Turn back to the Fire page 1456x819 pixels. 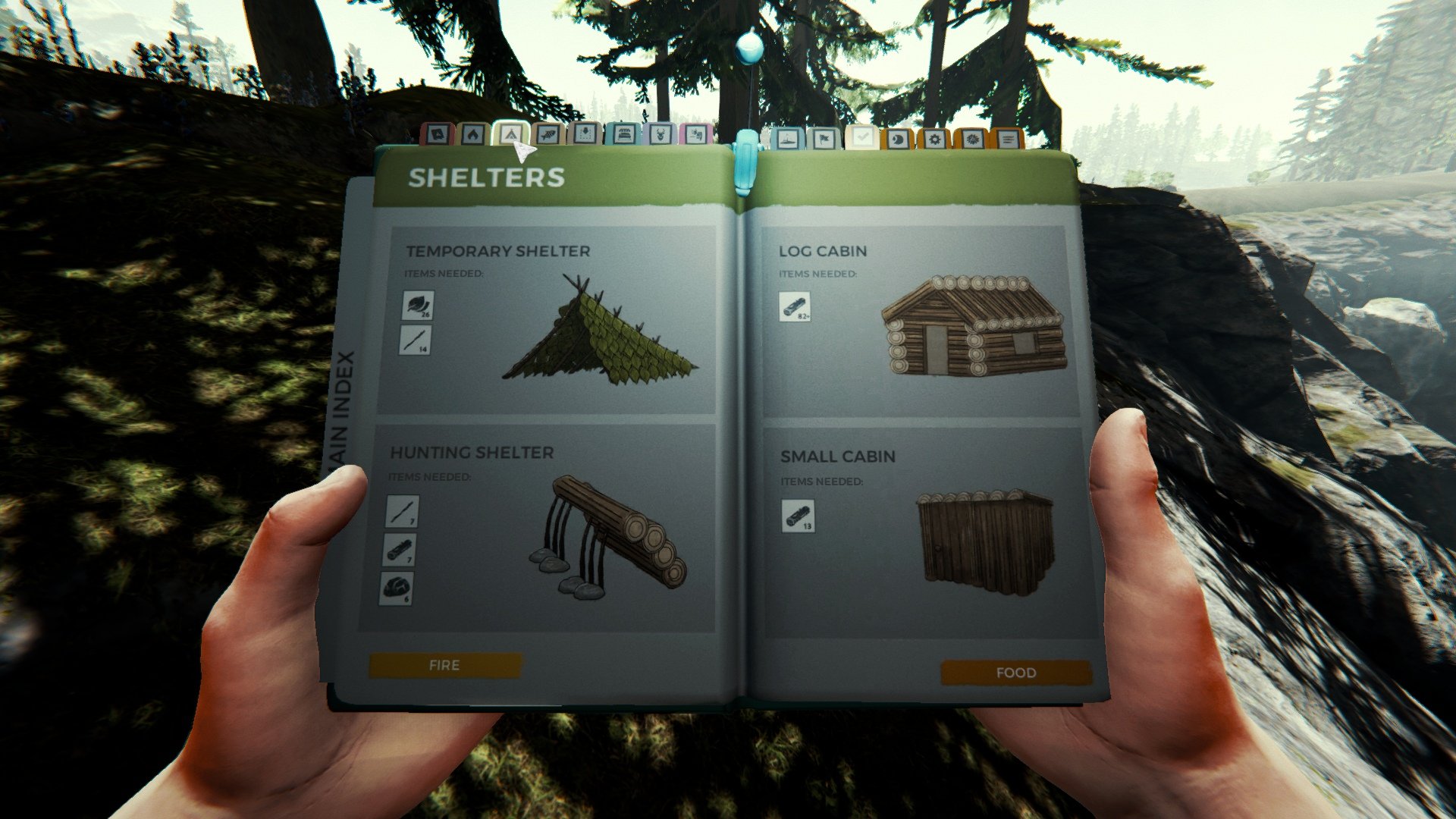click(x=444, y=665)
